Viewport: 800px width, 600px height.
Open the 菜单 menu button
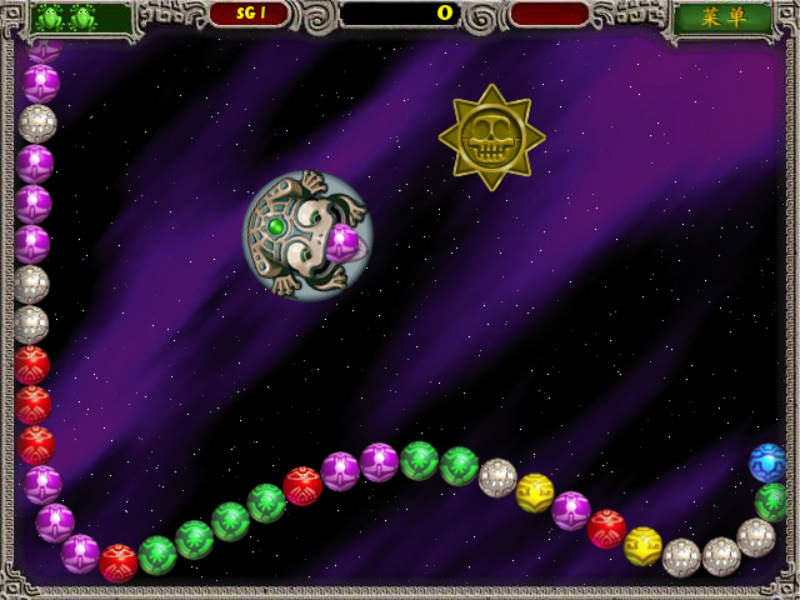[723, 19]
